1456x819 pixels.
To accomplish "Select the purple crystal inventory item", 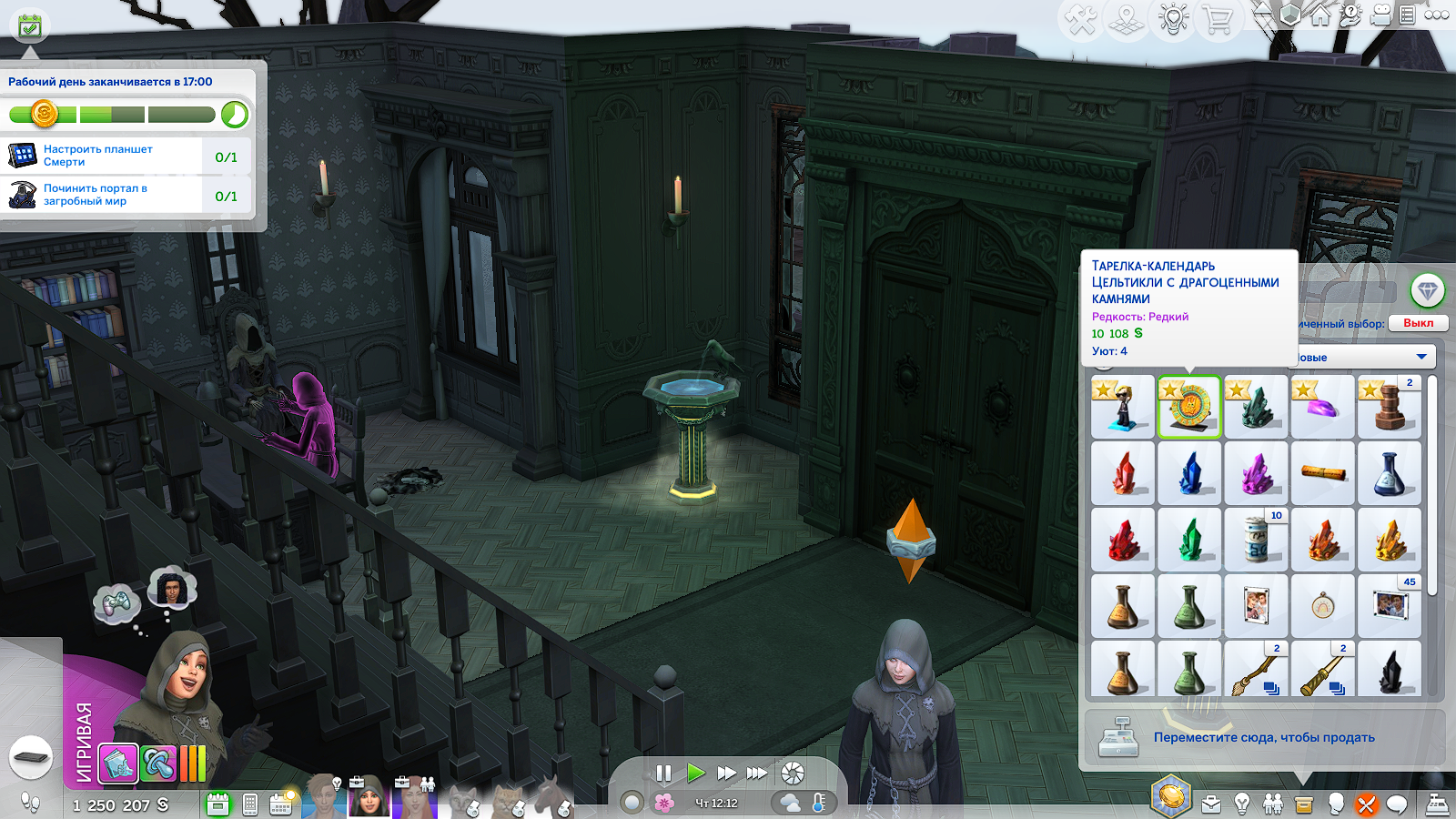I will coord(1256,474).
